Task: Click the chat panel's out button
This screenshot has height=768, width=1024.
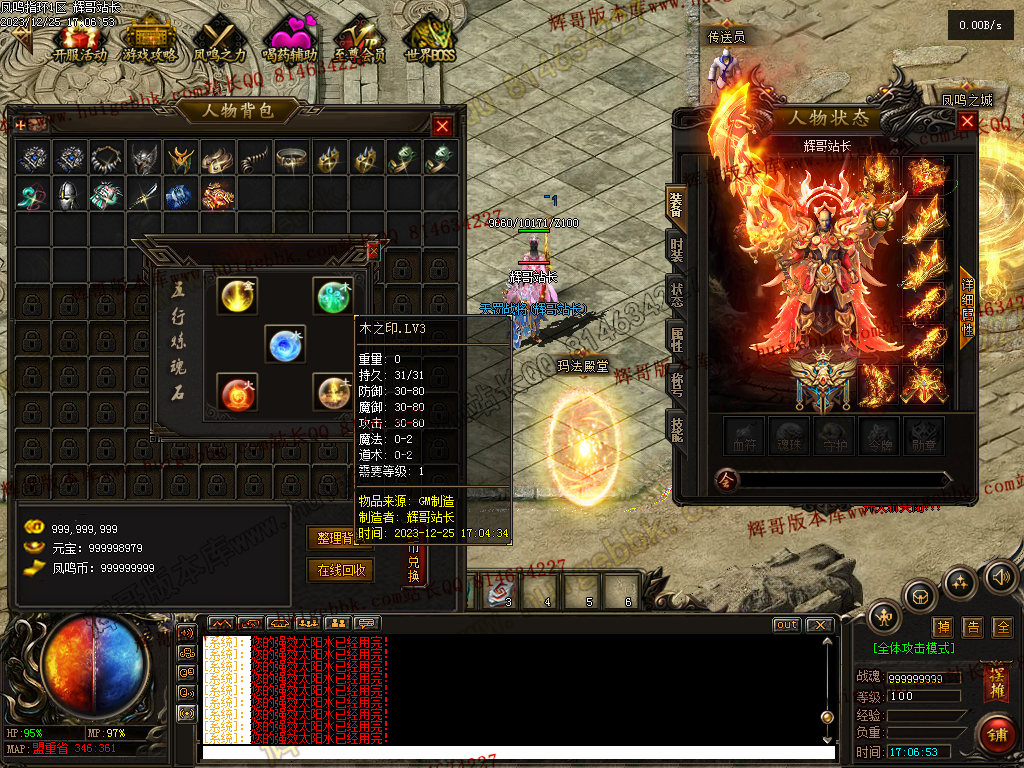Action: point(787,625)
